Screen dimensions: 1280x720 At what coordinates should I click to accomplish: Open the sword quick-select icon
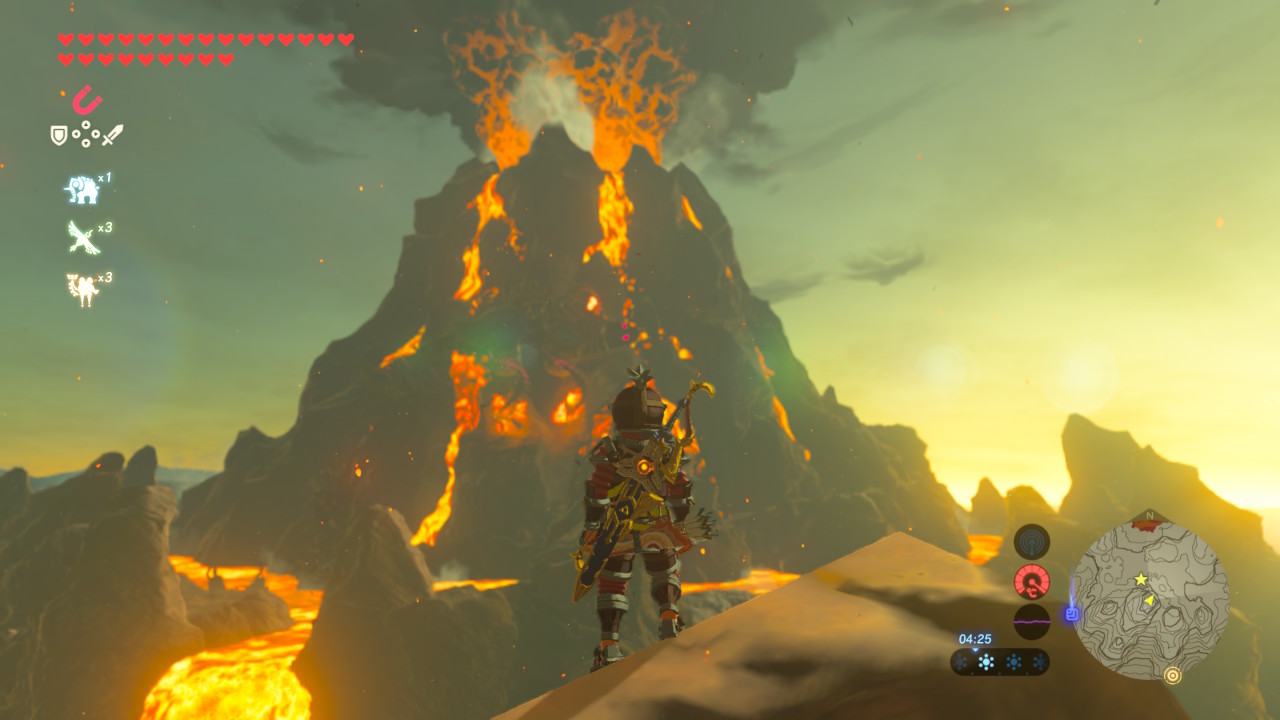[x=112, y=135]
